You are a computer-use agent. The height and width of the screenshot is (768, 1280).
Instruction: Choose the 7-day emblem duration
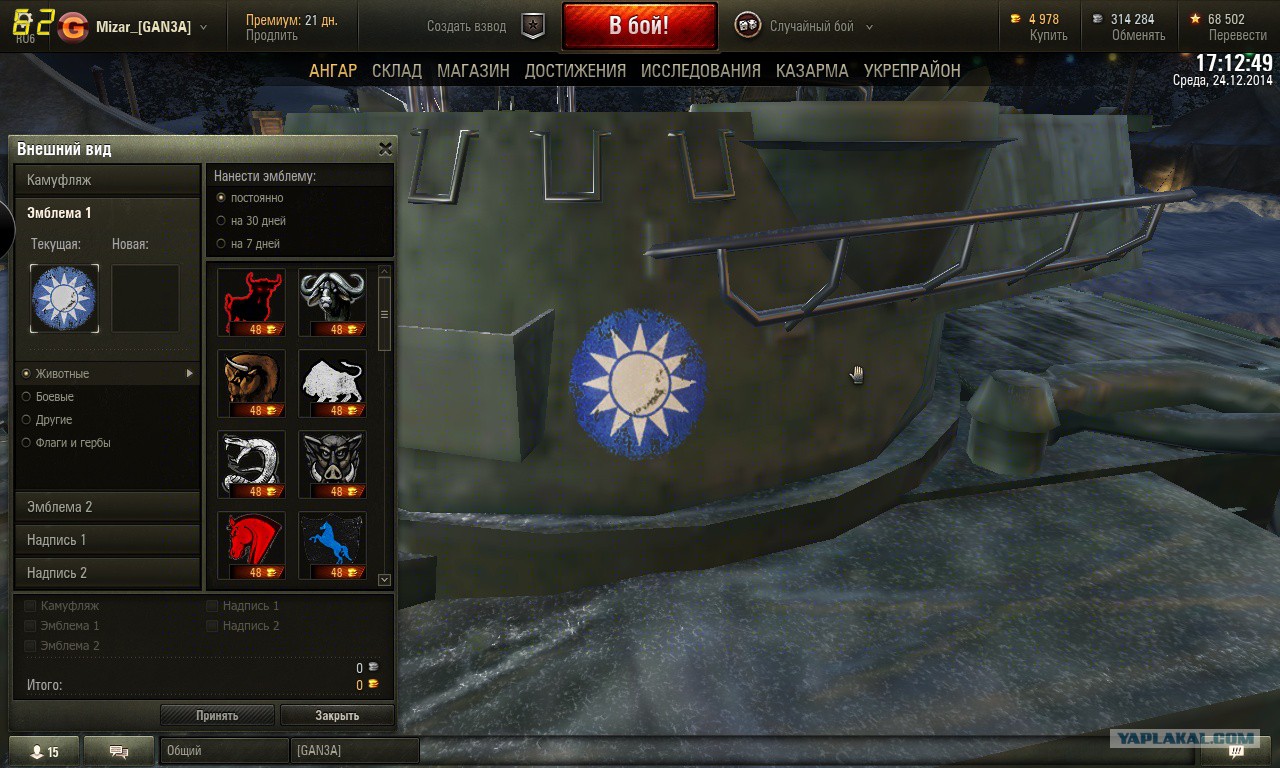(222, 244)
